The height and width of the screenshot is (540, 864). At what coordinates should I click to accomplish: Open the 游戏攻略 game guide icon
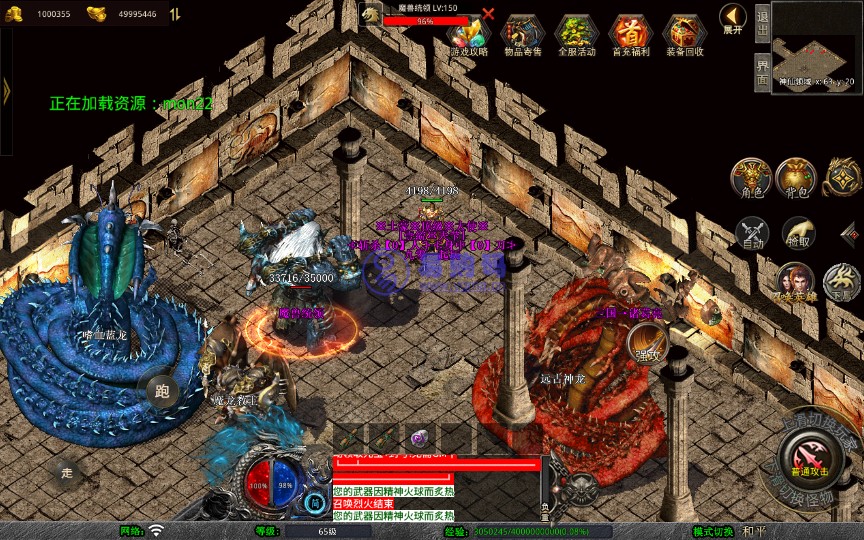tap(467, 35)
